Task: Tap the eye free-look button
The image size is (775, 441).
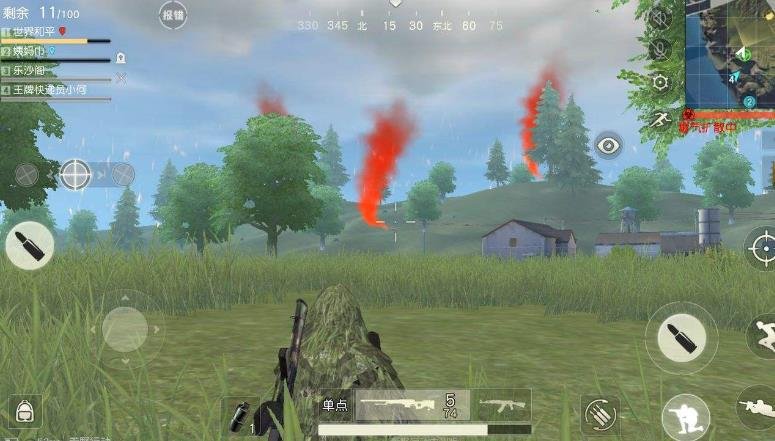Action: tap(608, 146)
